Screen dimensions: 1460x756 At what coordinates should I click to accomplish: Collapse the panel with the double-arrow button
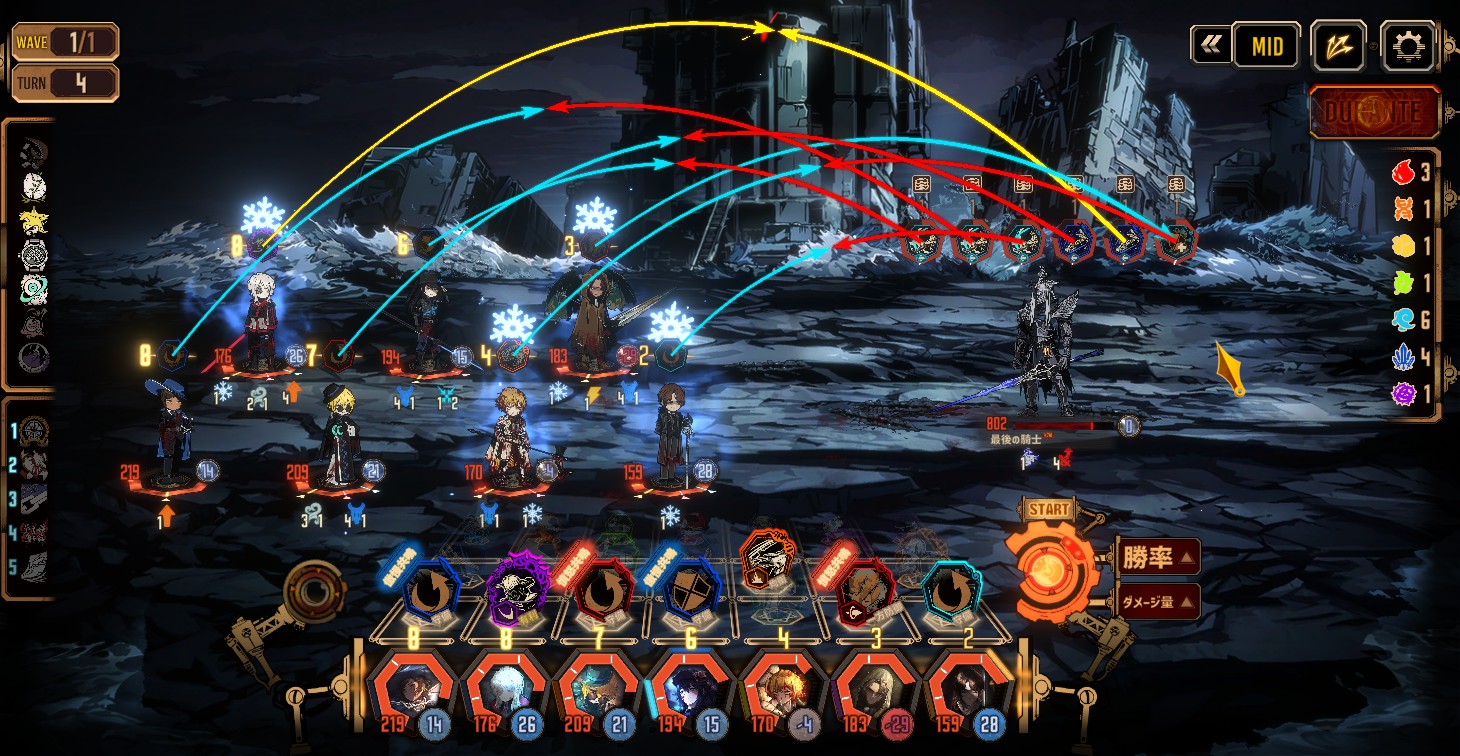tap(1211, 45)
